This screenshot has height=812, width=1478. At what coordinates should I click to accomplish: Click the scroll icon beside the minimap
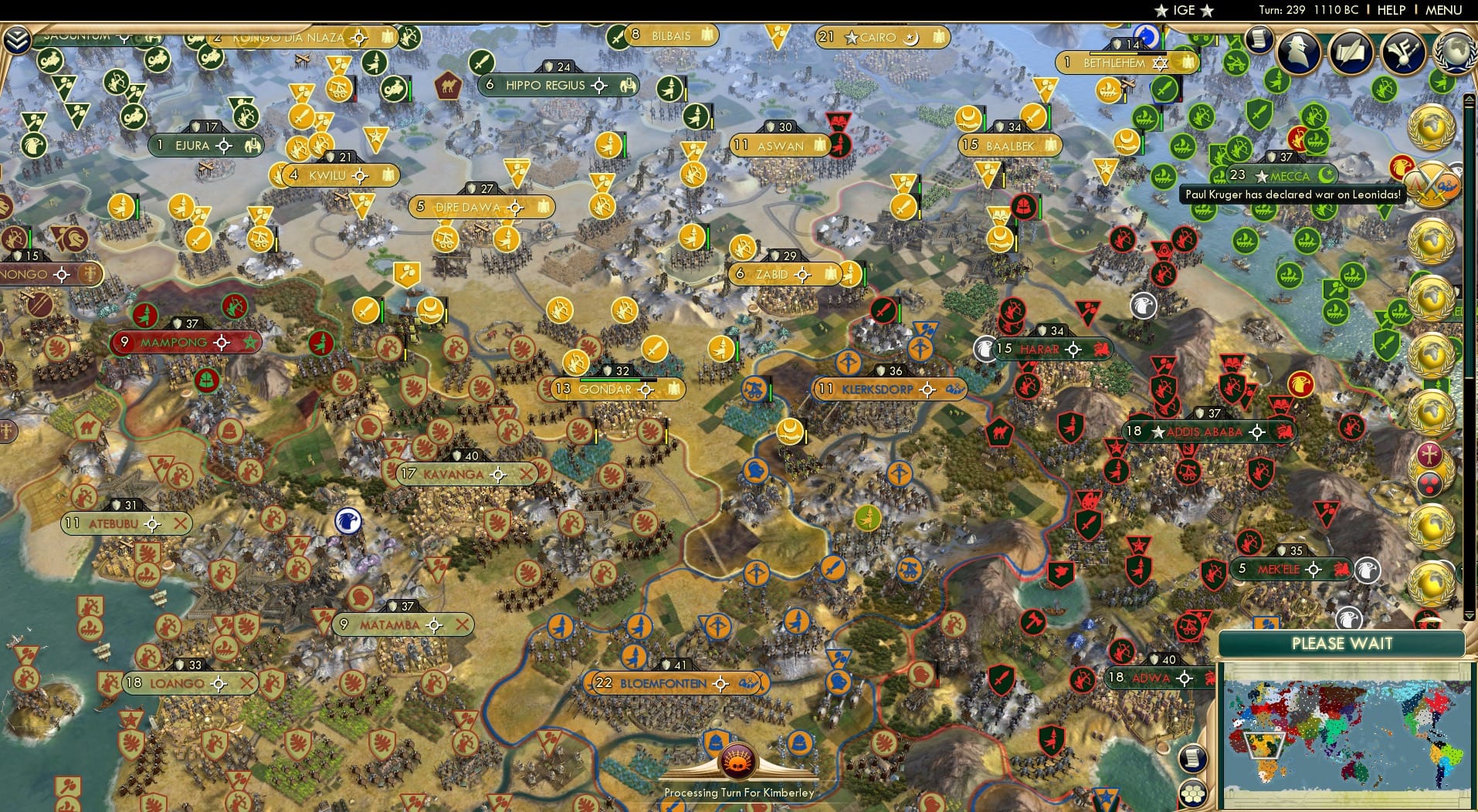point(1192,760)
